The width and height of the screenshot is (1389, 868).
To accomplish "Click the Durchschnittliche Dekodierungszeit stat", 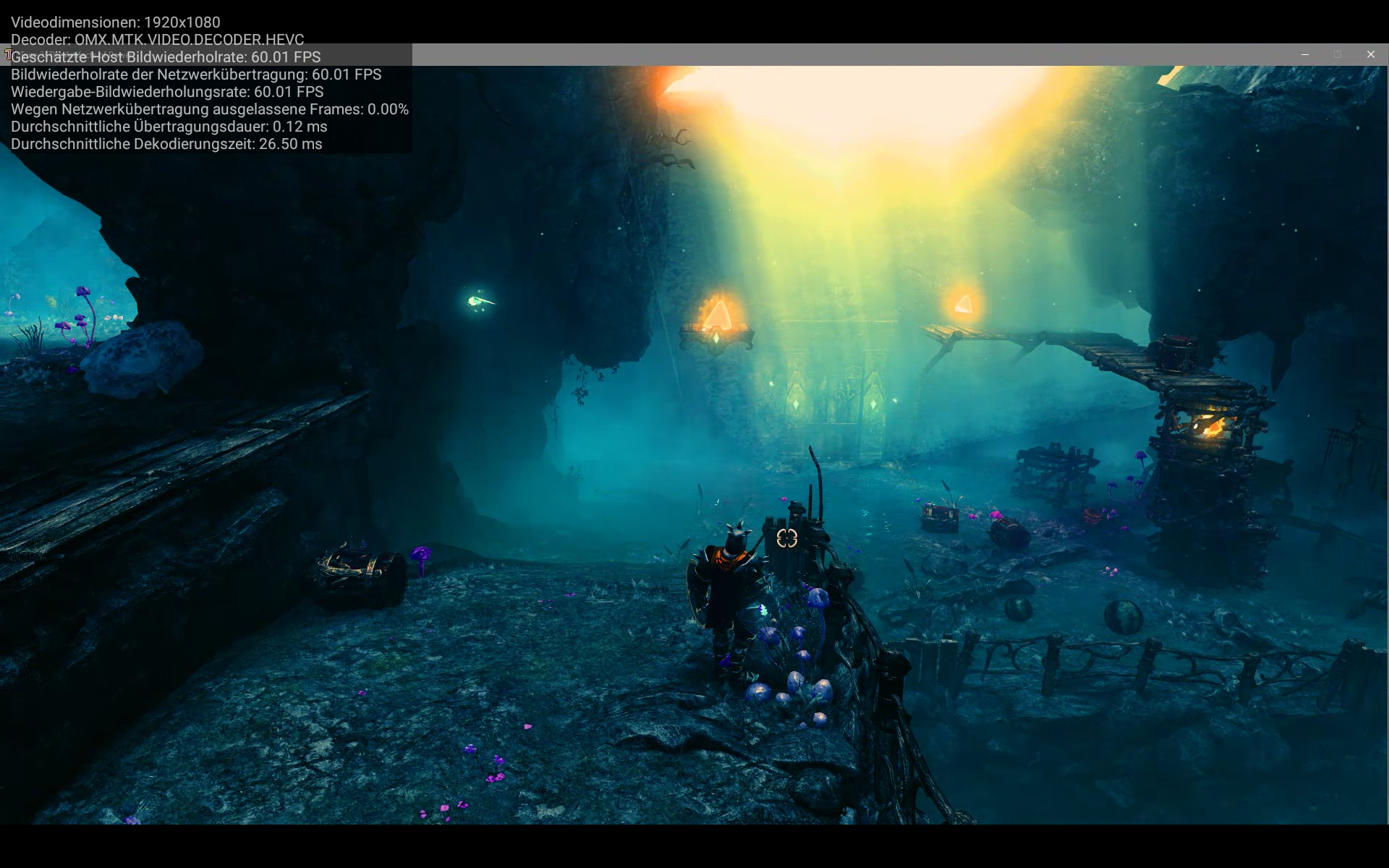I will (166, 144).
